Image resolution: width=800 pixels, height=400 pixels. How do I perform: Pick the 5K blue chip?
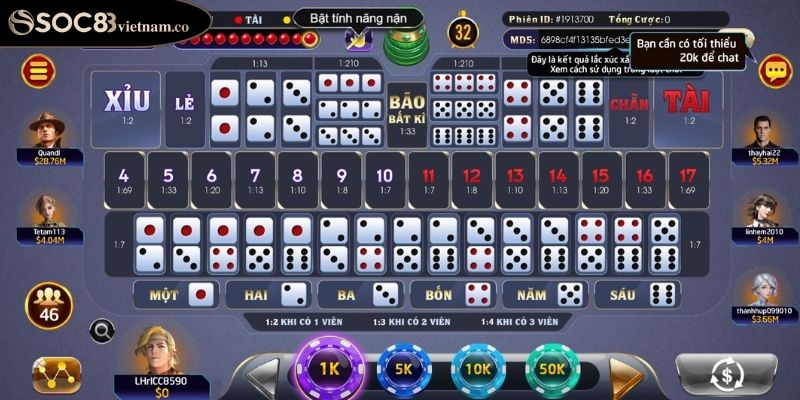pyautogui.click(x=405, y=368)
